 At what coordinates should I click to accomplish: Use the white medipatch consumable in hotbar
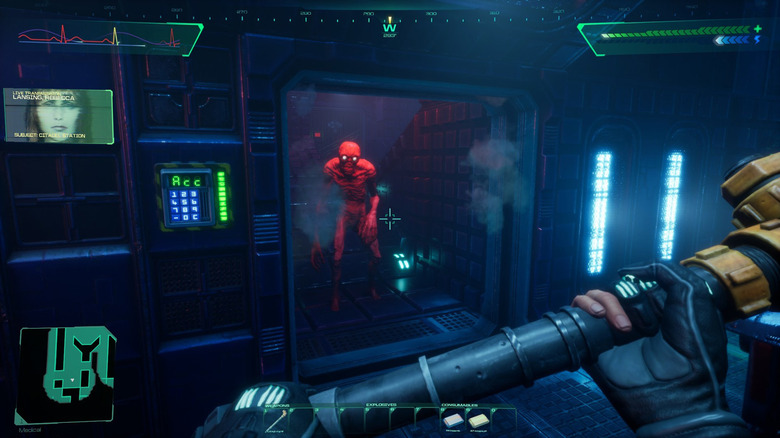tap(453, 421)
